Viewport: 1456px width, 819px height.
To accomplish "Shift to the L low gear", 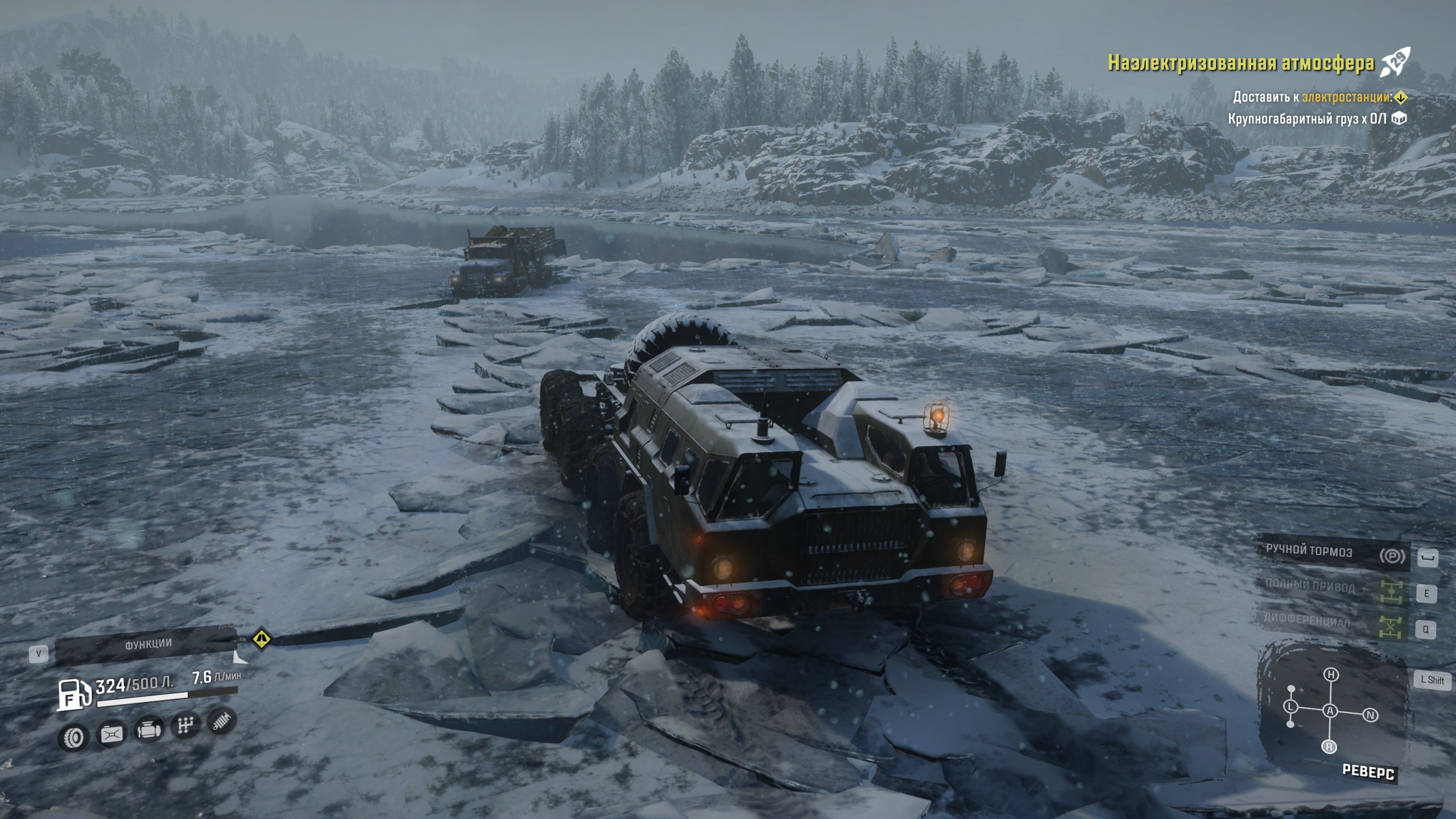I will click(1291, 707).
